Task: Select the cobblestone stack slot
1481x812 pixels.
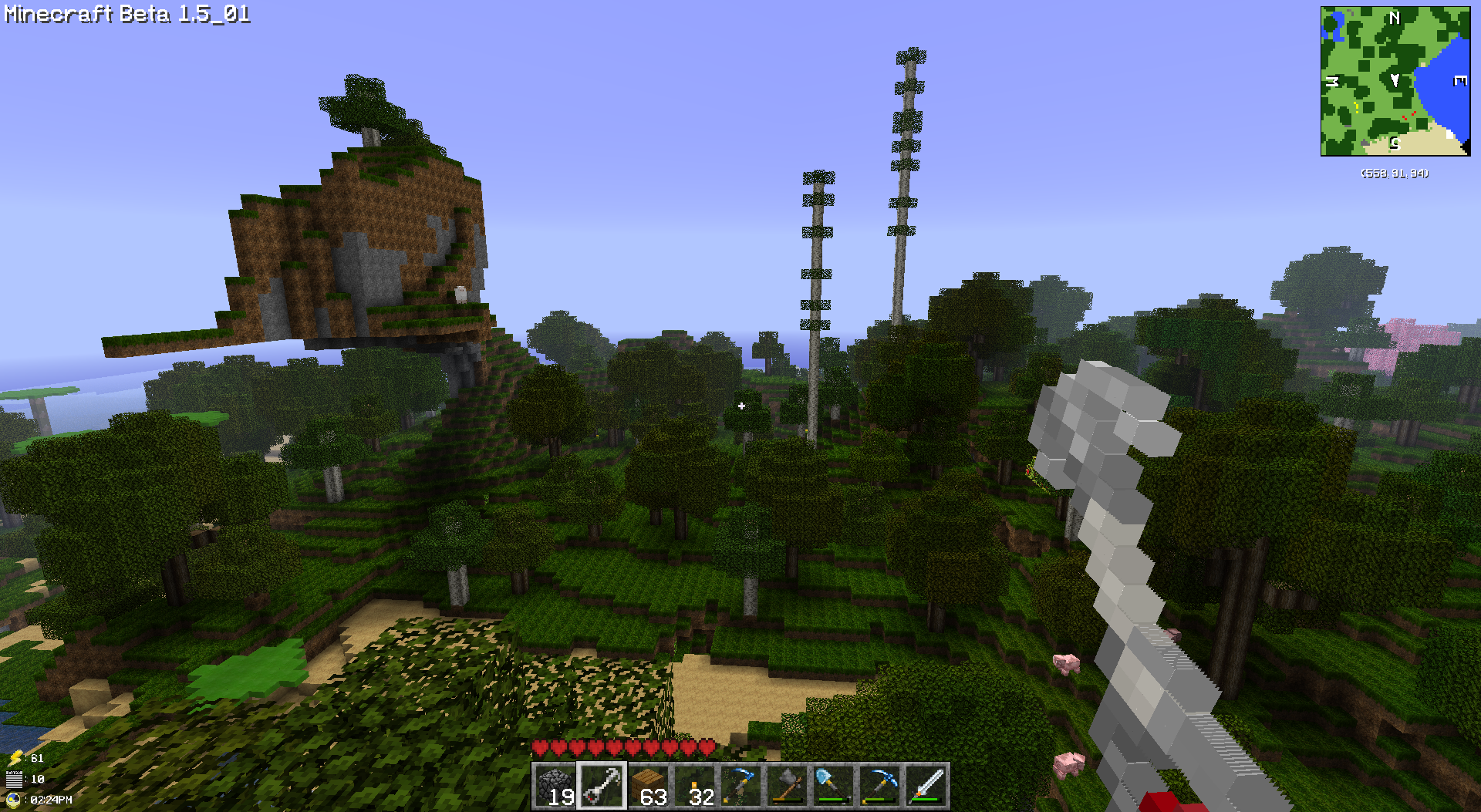Action: (555, 786)
